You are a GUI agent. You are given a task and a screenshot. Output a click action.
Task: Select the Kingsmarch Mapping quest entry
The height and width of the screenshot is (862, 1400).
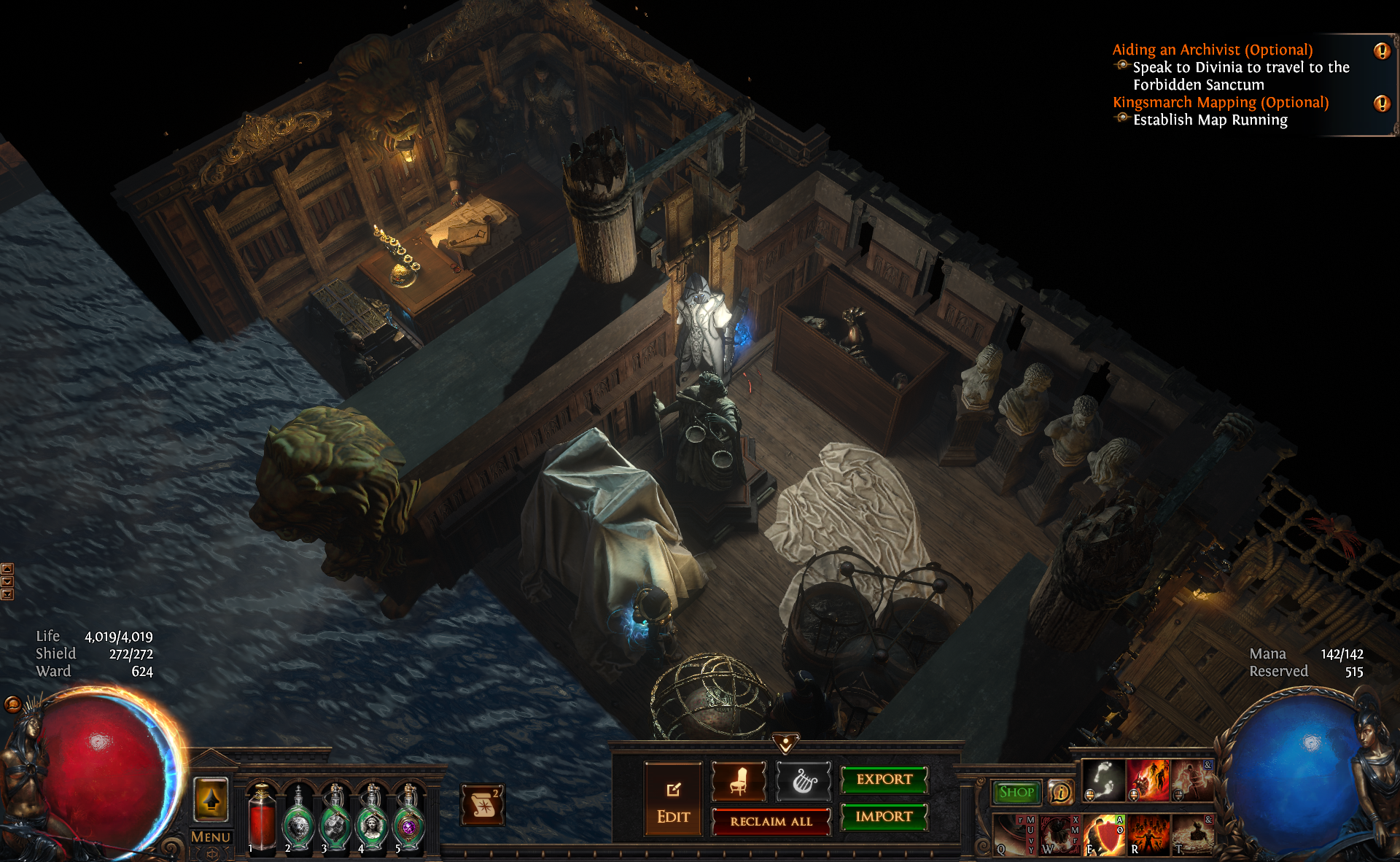(1220, 102)
